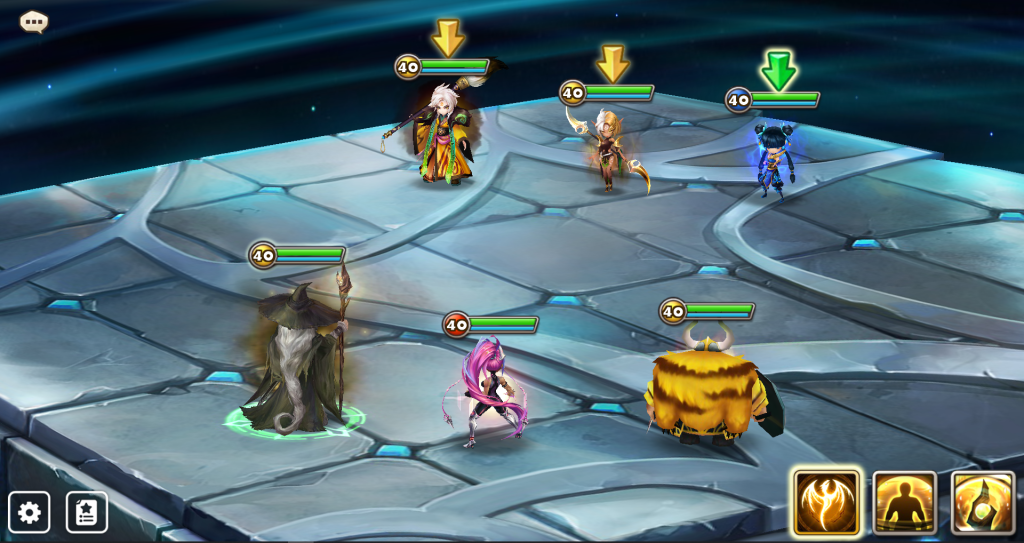Activate the glowing human silhouette skill
1024x543 pixels.
pos(905,502)
